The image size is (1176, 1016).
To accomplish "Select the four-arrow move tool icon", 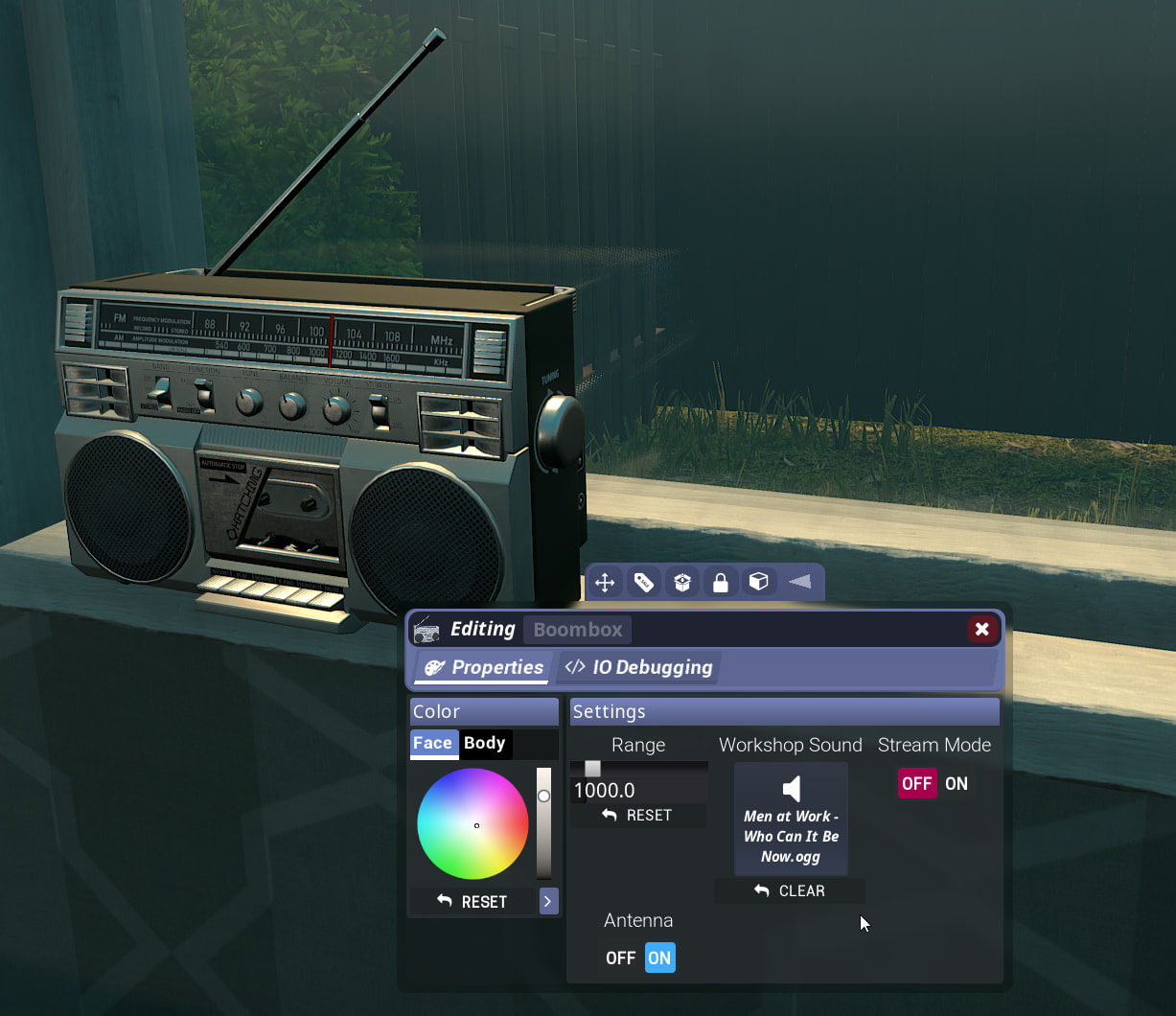I will [605, 582].
